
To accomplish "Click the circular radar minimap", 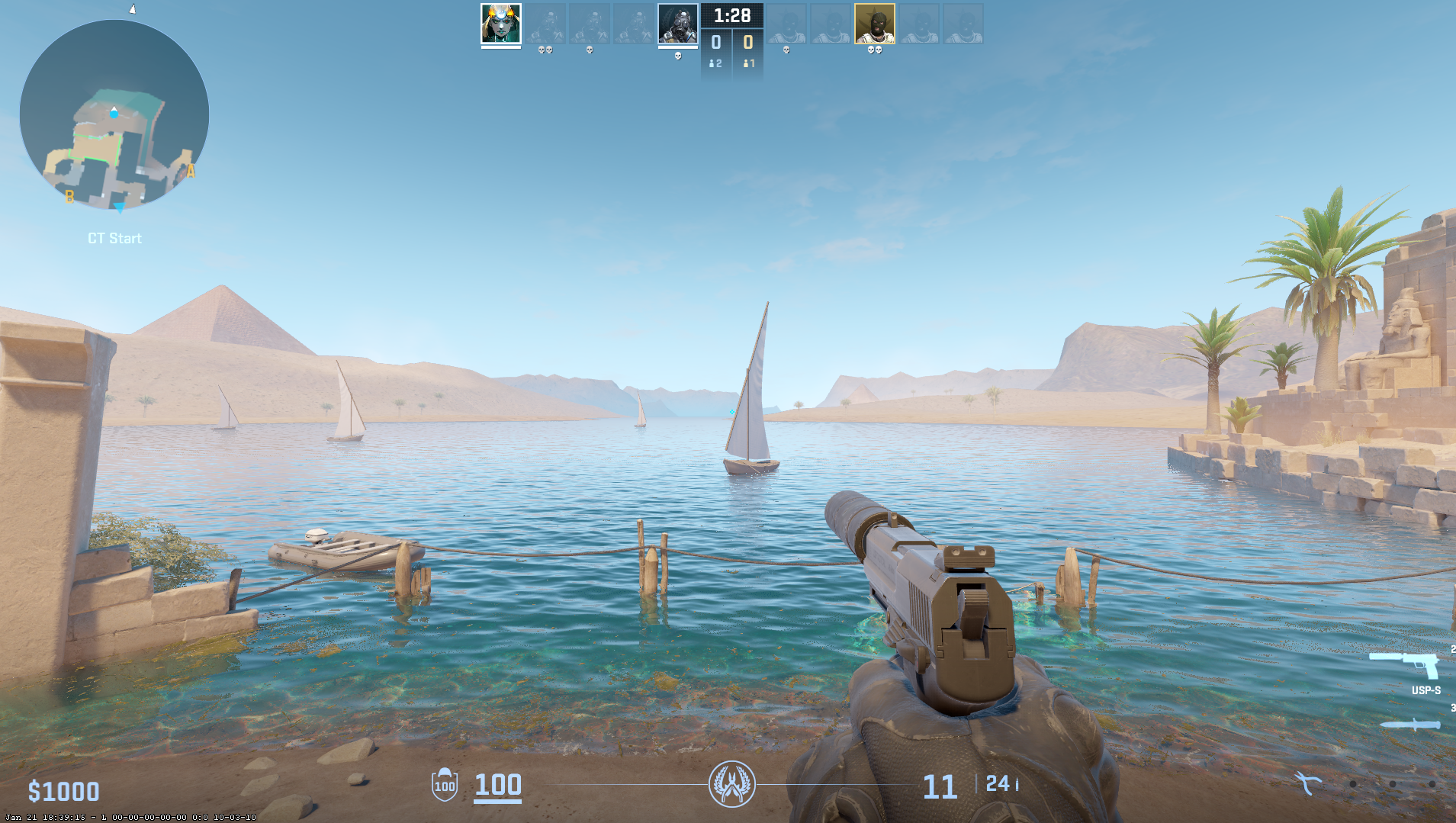I will (x=114, y=115).
